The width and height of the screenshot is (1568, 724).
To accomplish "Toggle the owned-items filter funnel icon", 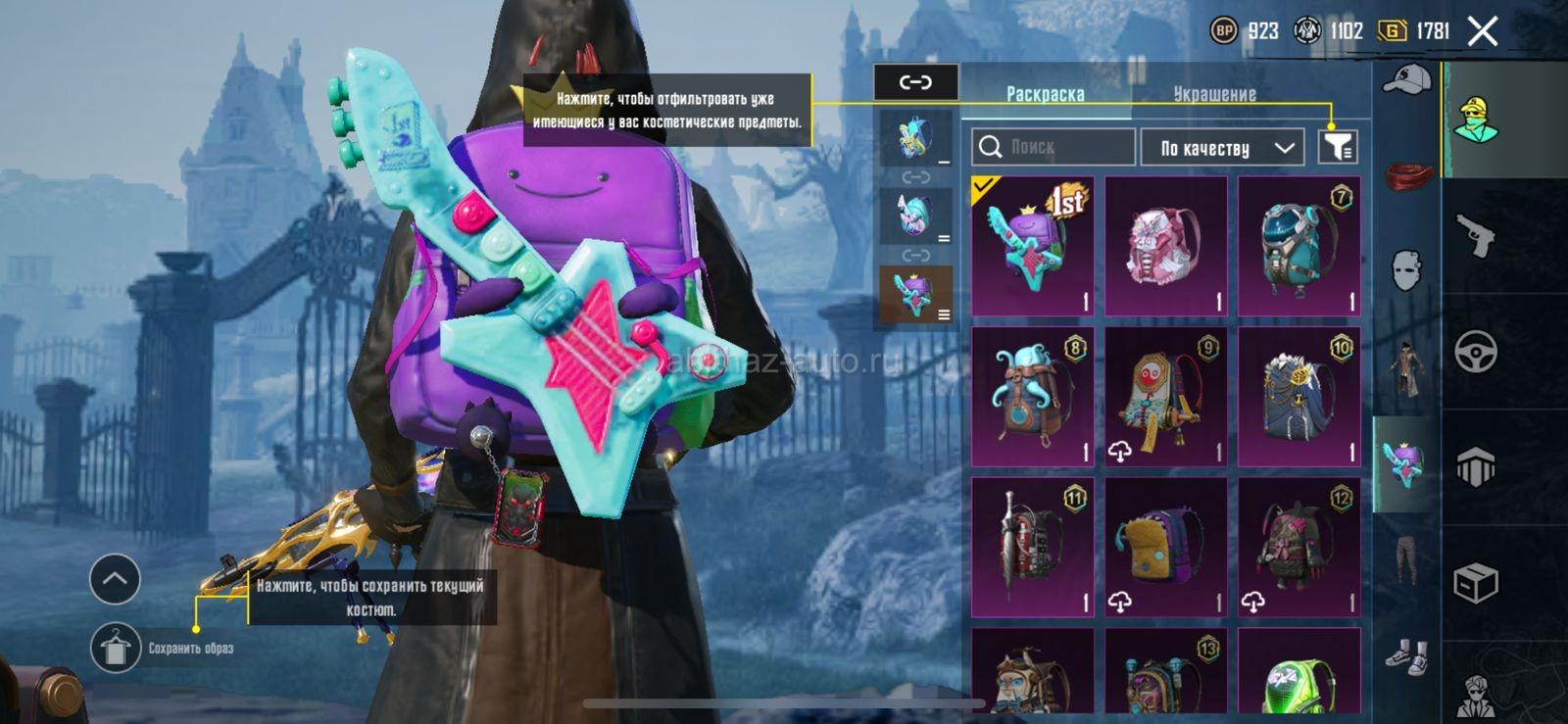I will (1338, 147).
